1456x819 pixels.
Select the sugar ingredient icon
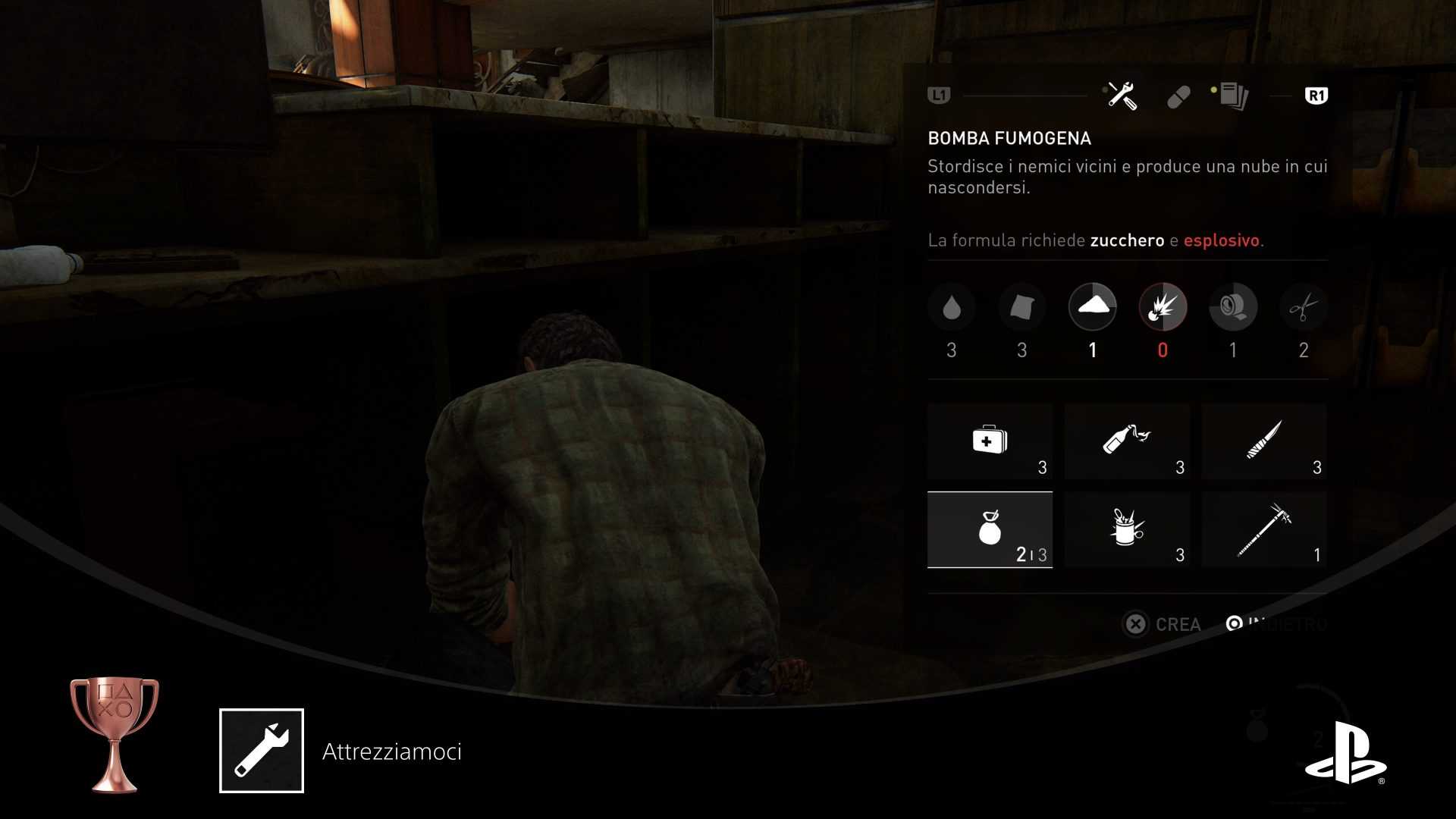[x=1092, y=307]
